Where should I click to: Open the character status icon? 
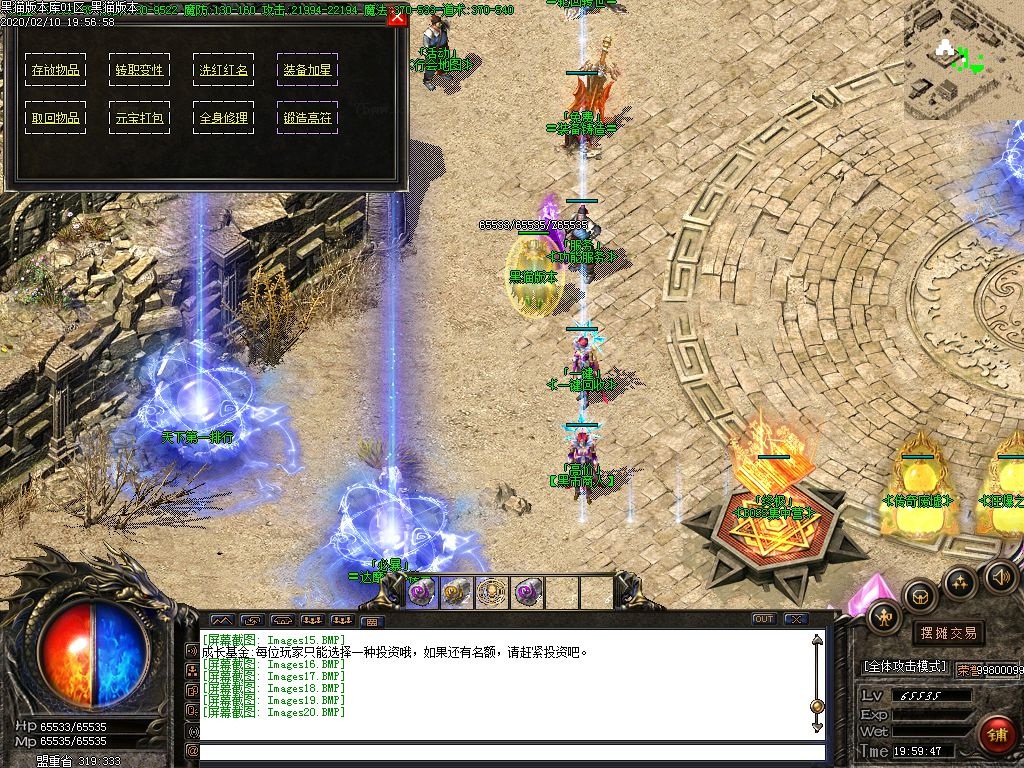coord(884,617)
